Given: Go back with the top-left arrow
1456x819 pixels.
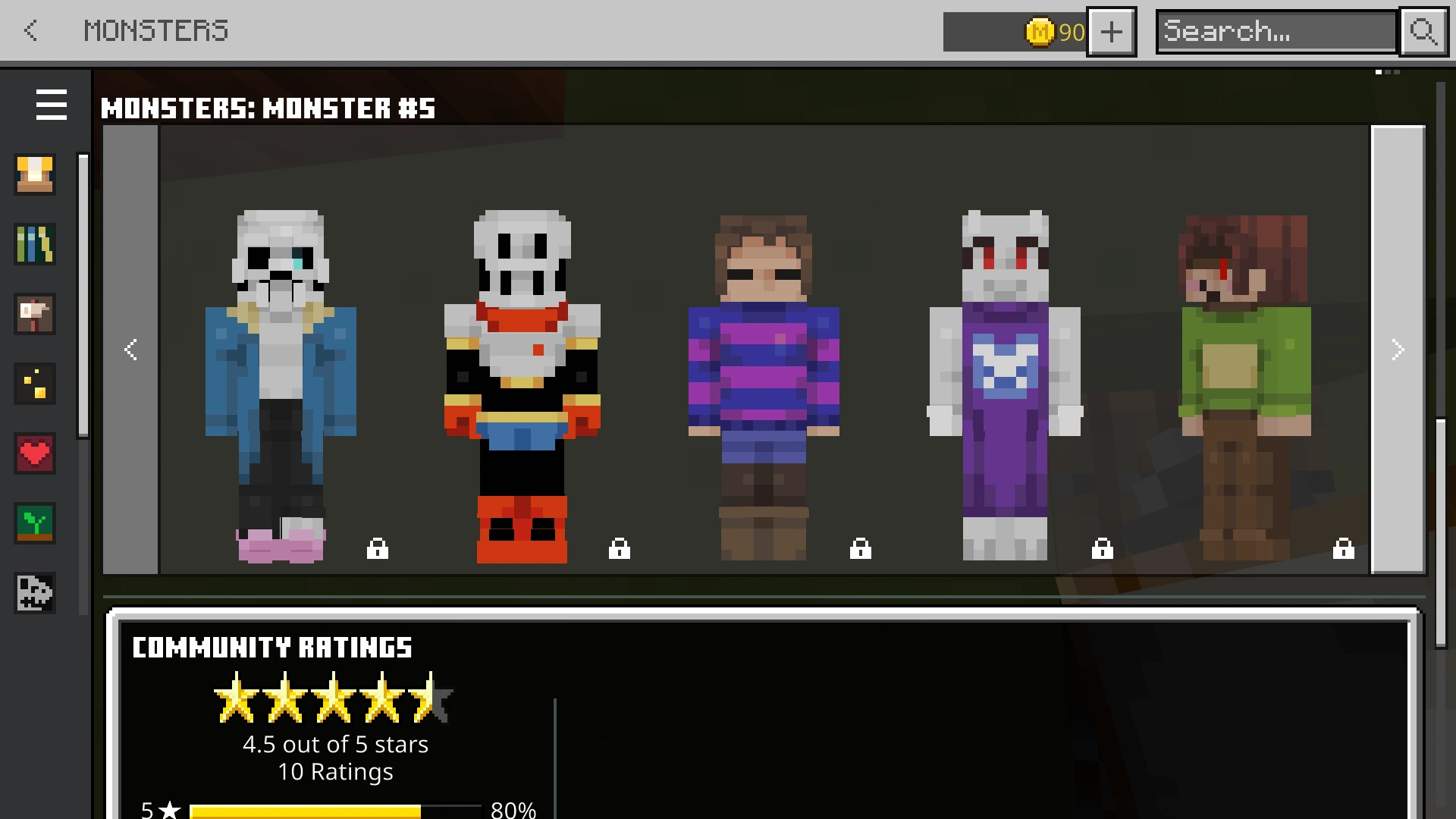Looking at the screenshot, I should pyautogui.click(x=30, y=31).
